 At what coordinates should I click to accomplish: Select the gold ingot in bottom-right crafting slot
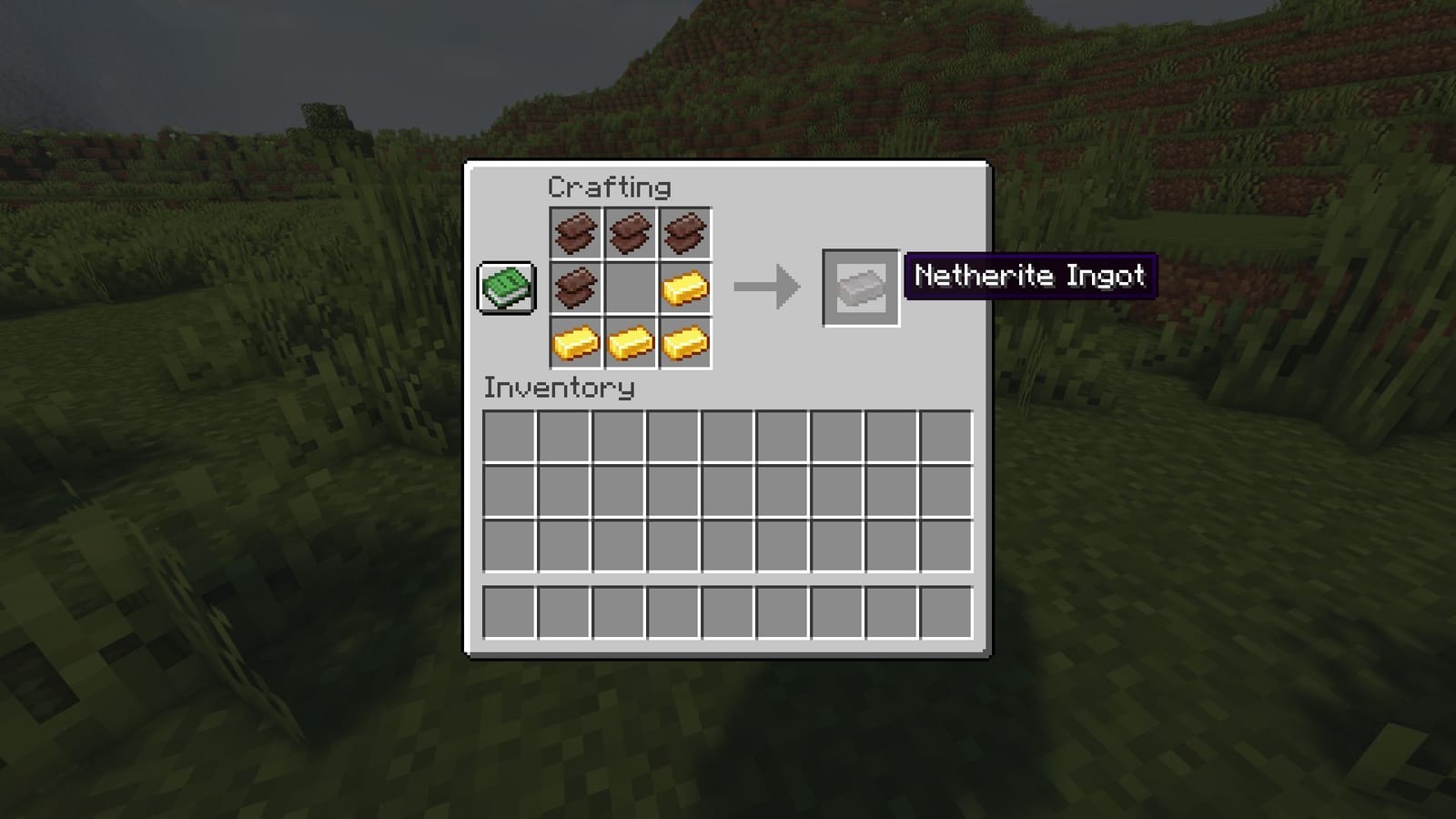click(x=687, y=343)
